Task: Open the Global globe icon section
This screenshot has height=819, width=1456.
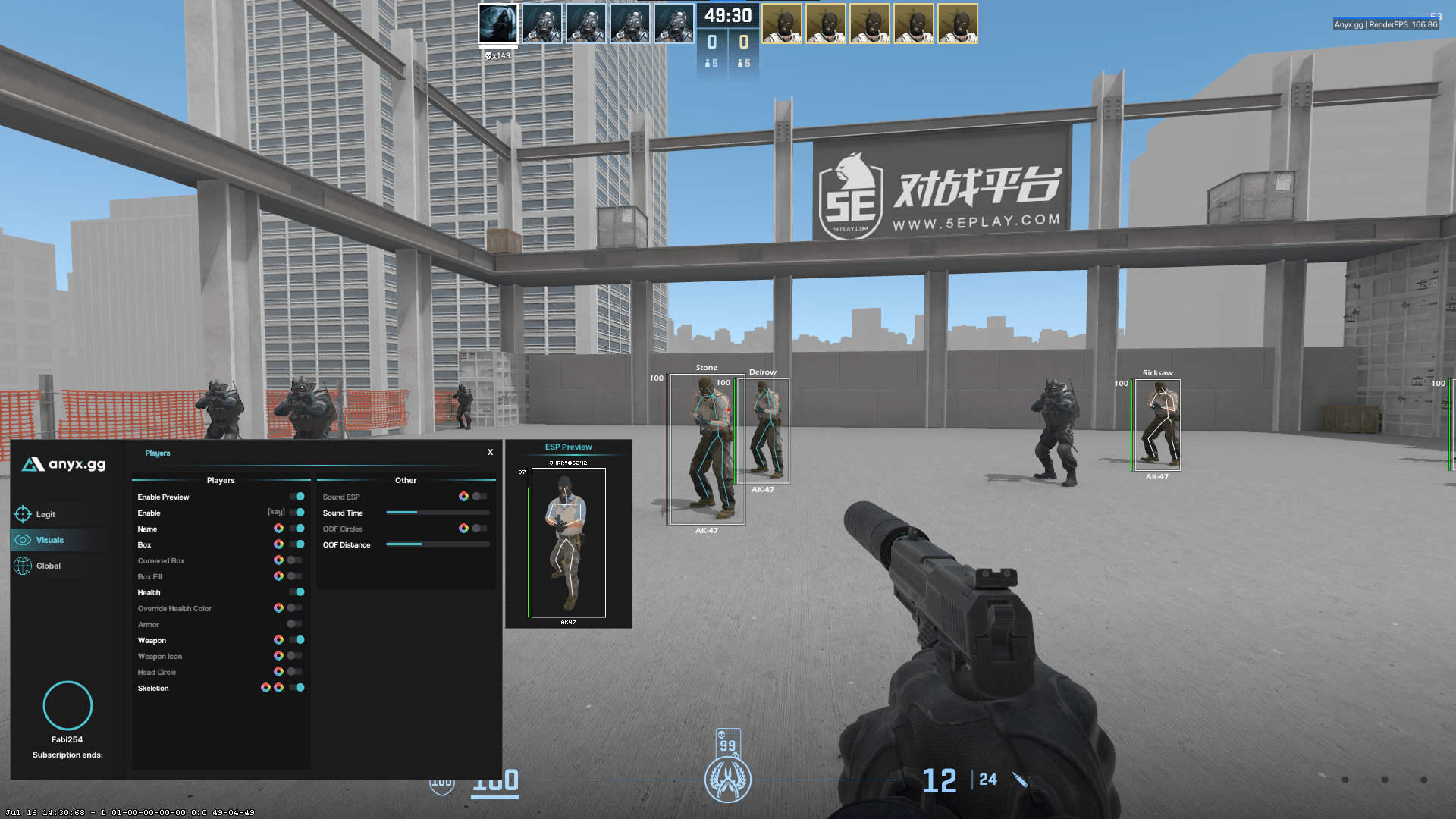Action: (x=24, y=566)
